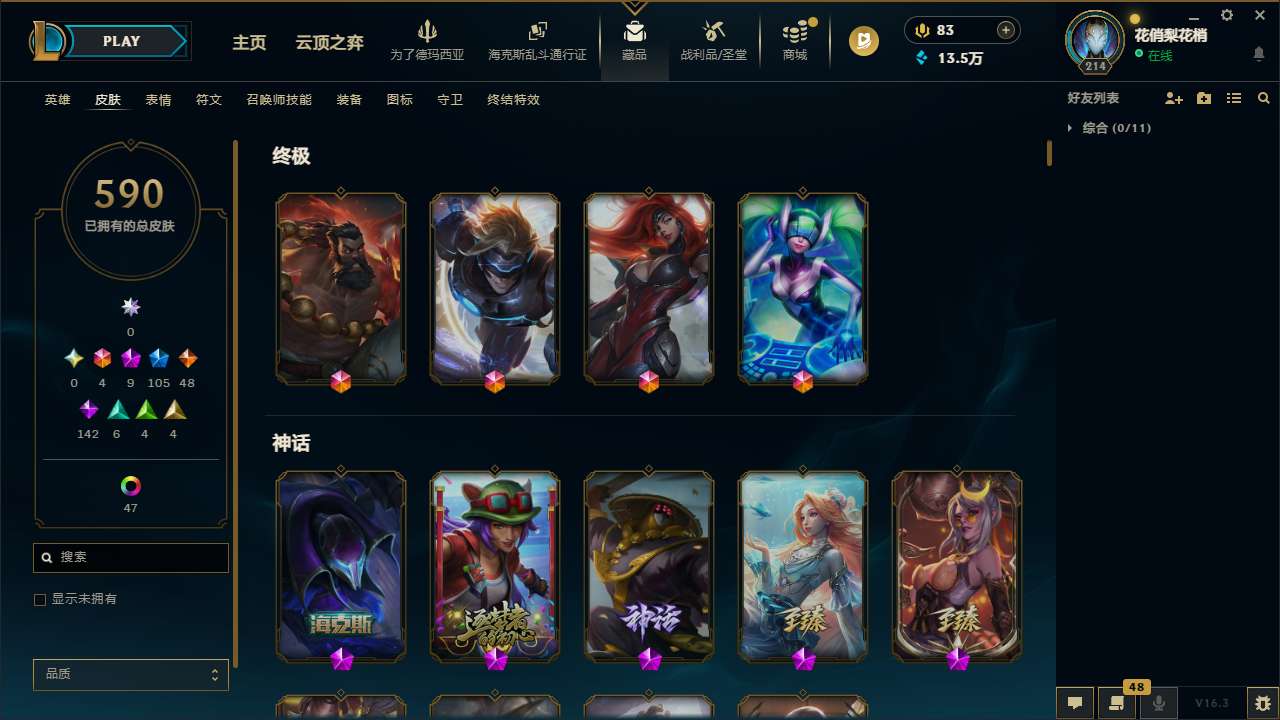Image resolution: width=1280 pixels, height=720 pixels.
Task: Create a new friend group with folder icon
Action: pos(1204,98)
